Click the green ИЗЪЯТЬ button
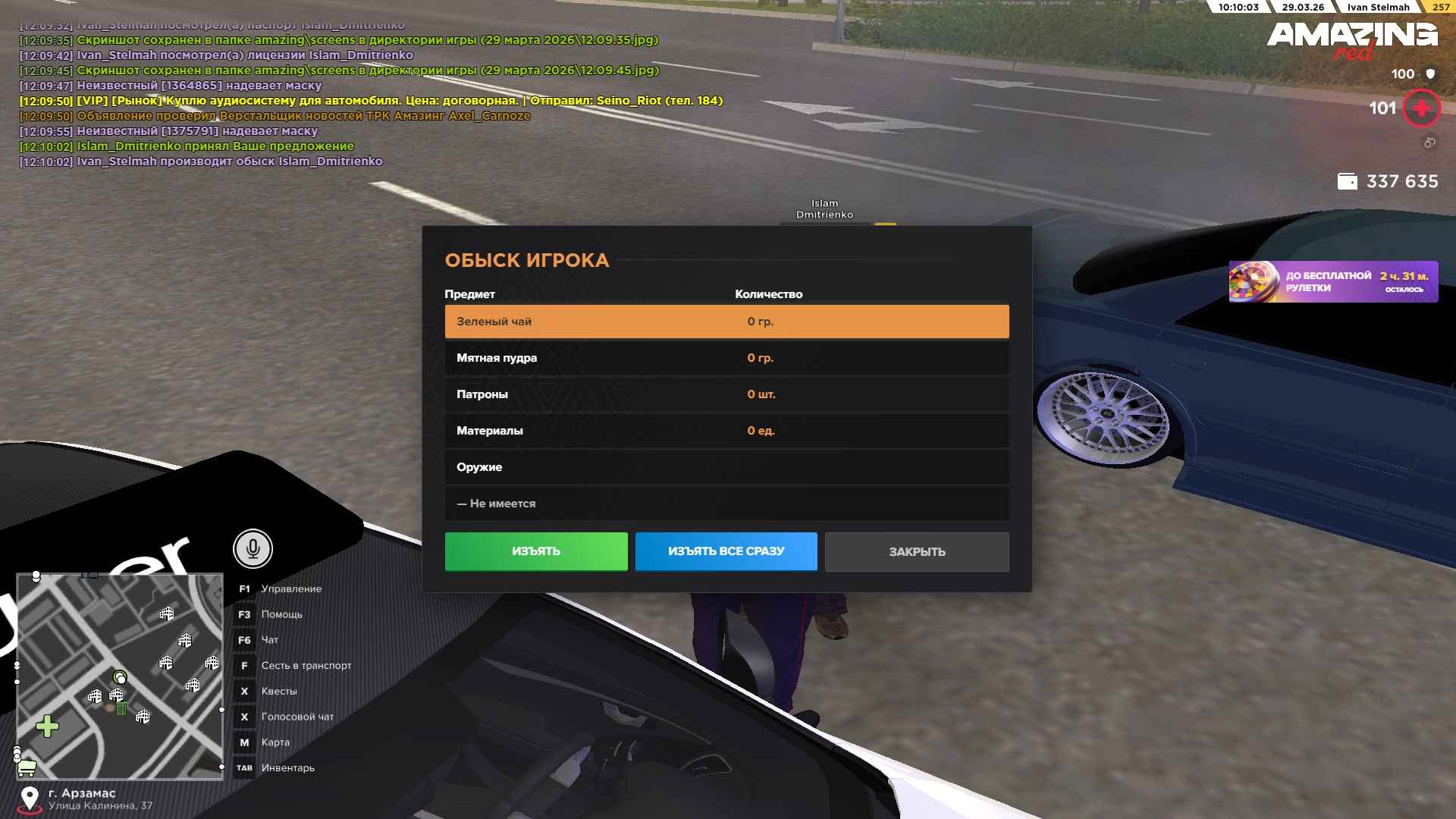 coord(535,551)
